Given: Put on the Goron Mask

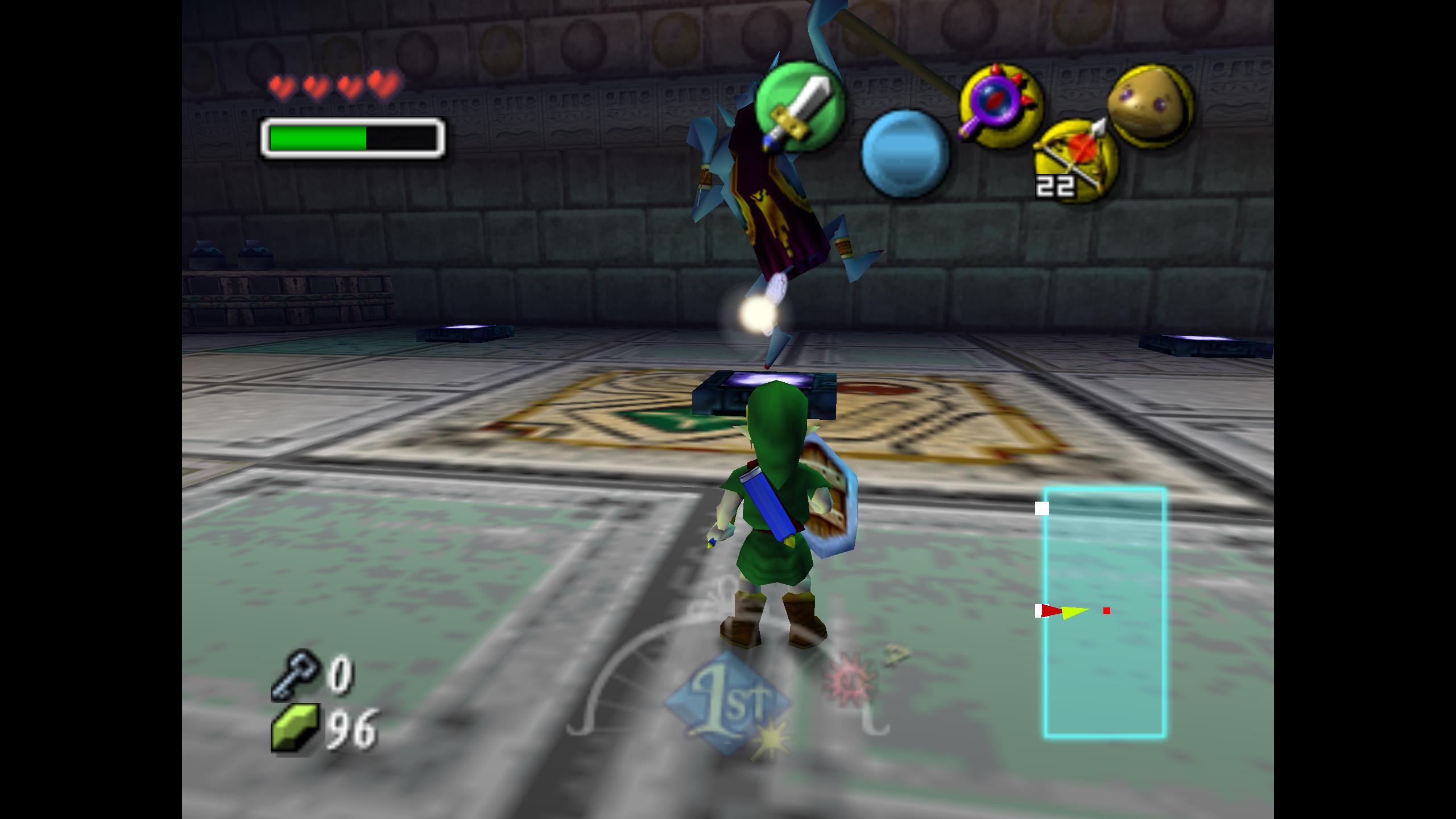Looking at the screenshot, I should [1150, 106].
